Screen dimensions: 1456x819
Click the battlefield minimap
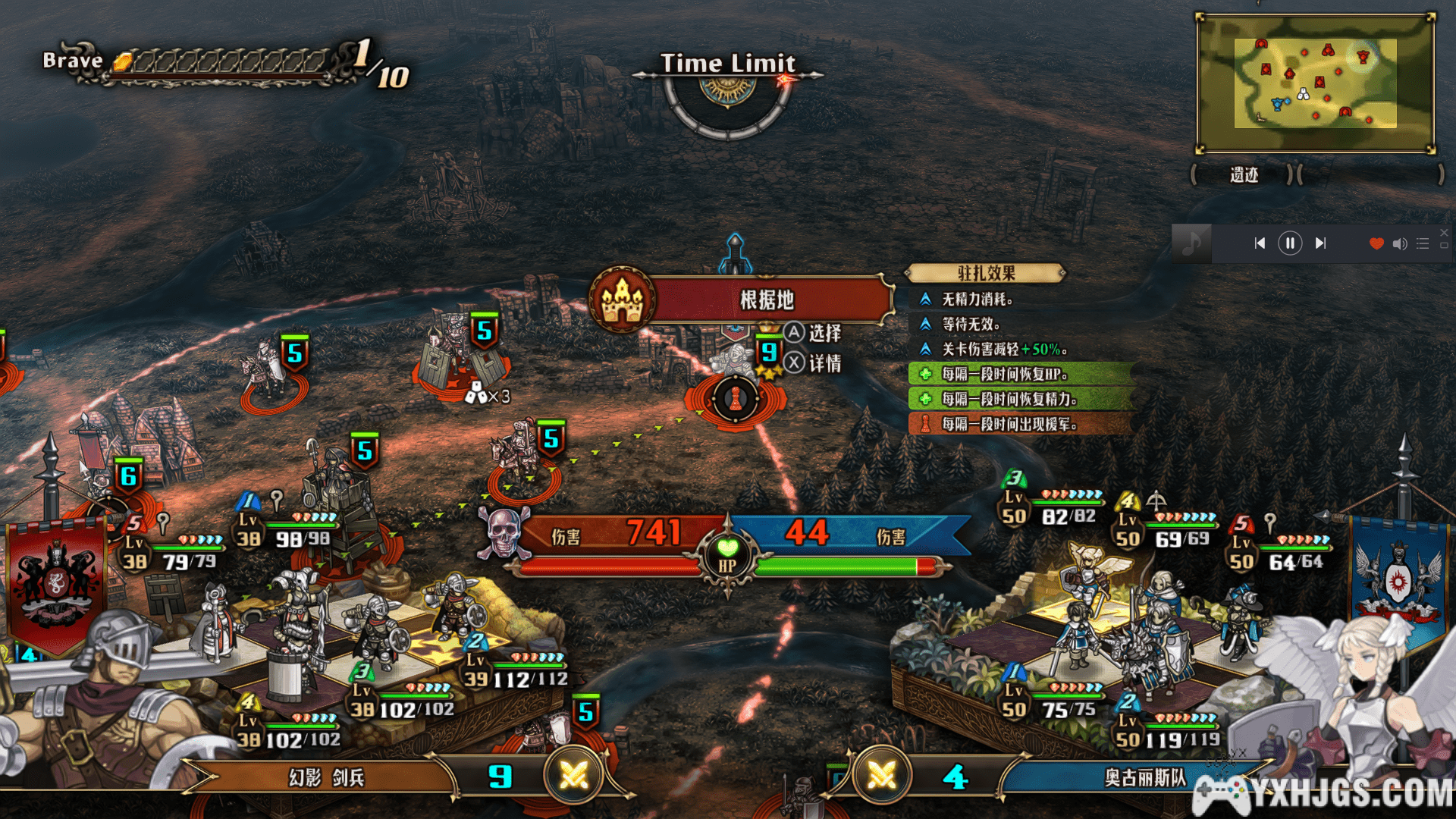(1315, 83)
